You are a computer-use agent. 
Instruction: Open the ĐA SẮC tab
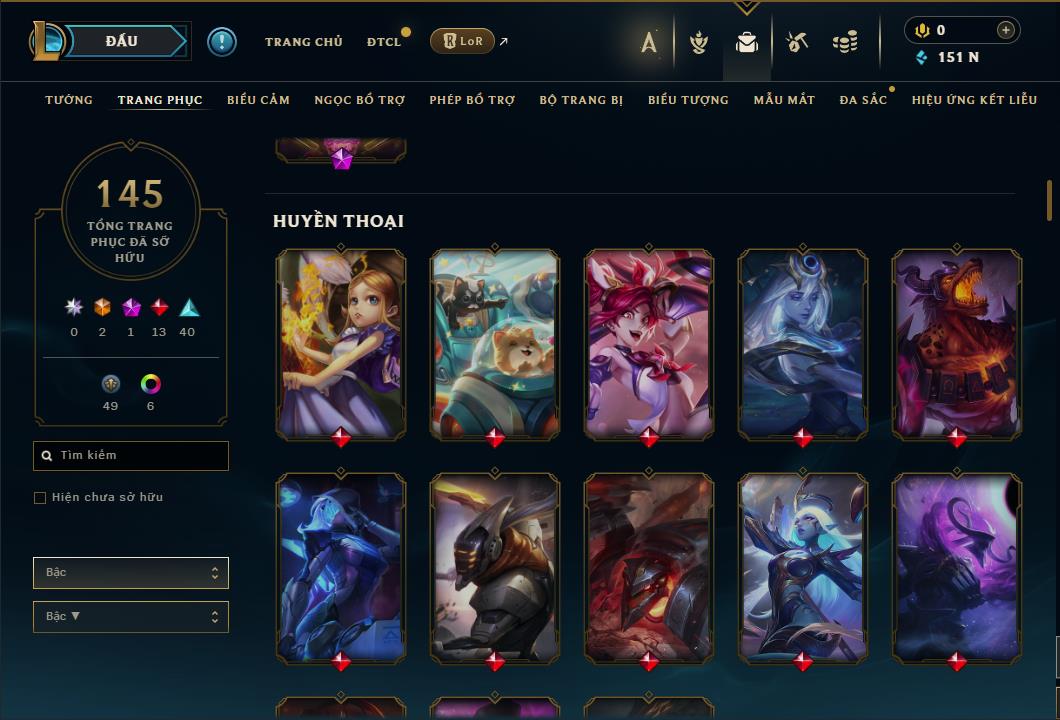pyautogui.click(x=863, y=100)
